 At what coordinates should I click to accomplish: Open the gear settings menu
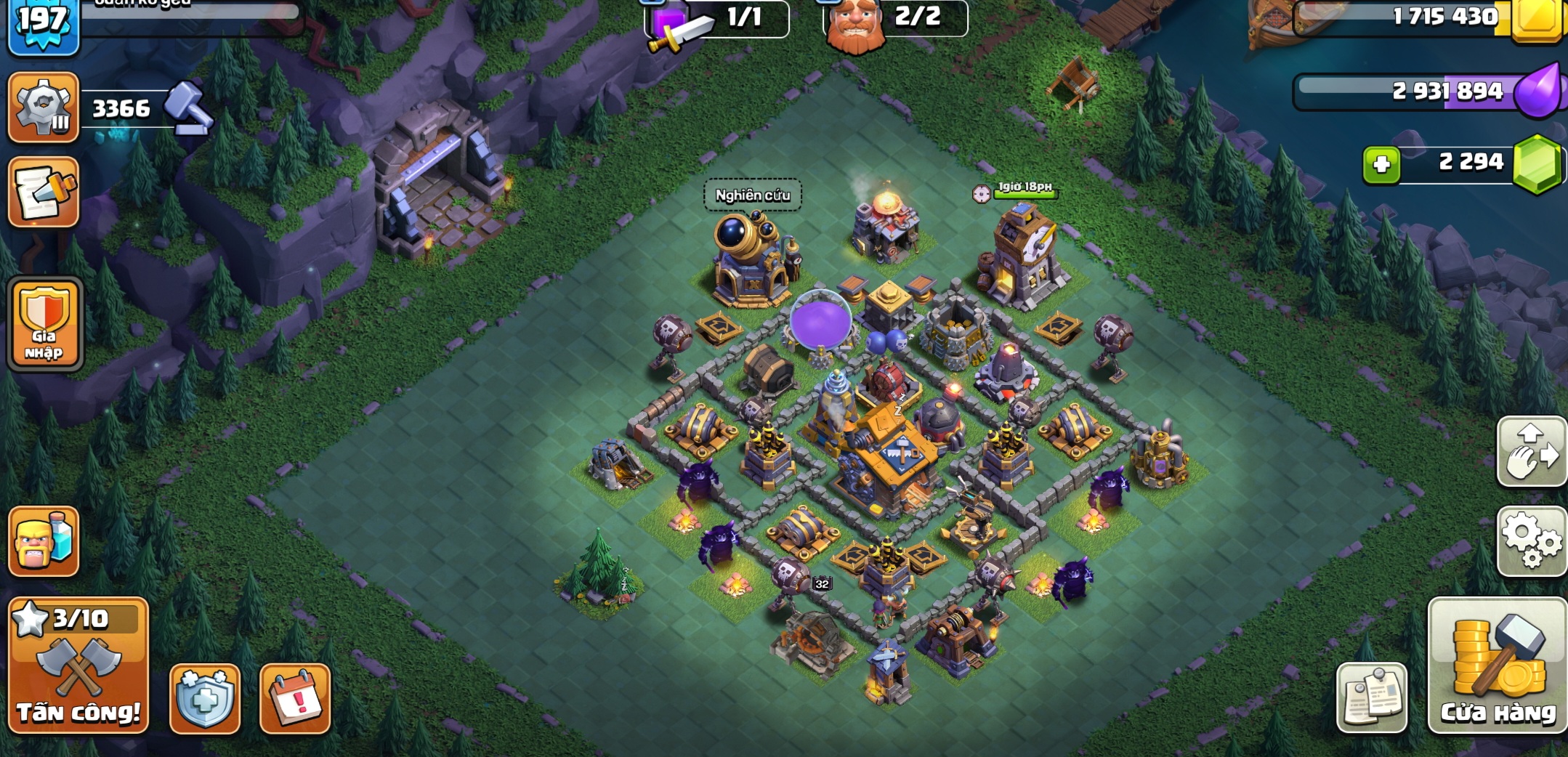(x=1532, y=541)
